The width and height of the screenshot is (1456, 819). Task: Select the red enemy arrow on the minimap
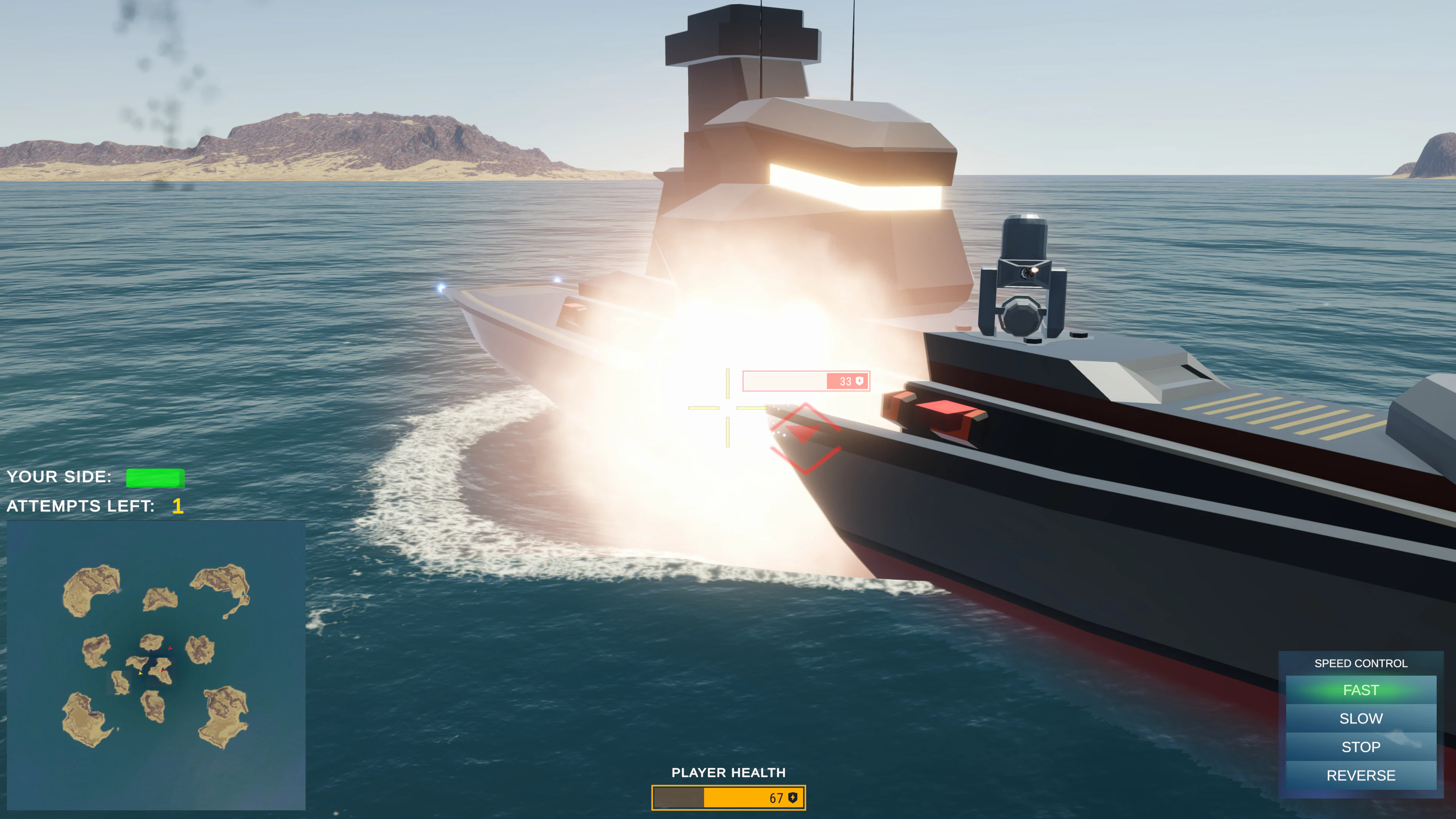170,648
